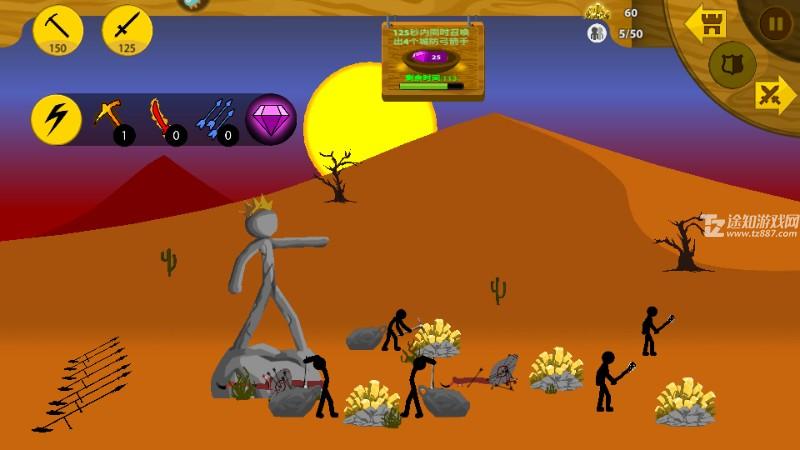Pause the game
This screenshot has width=800, height=450.
pos(774,23)
